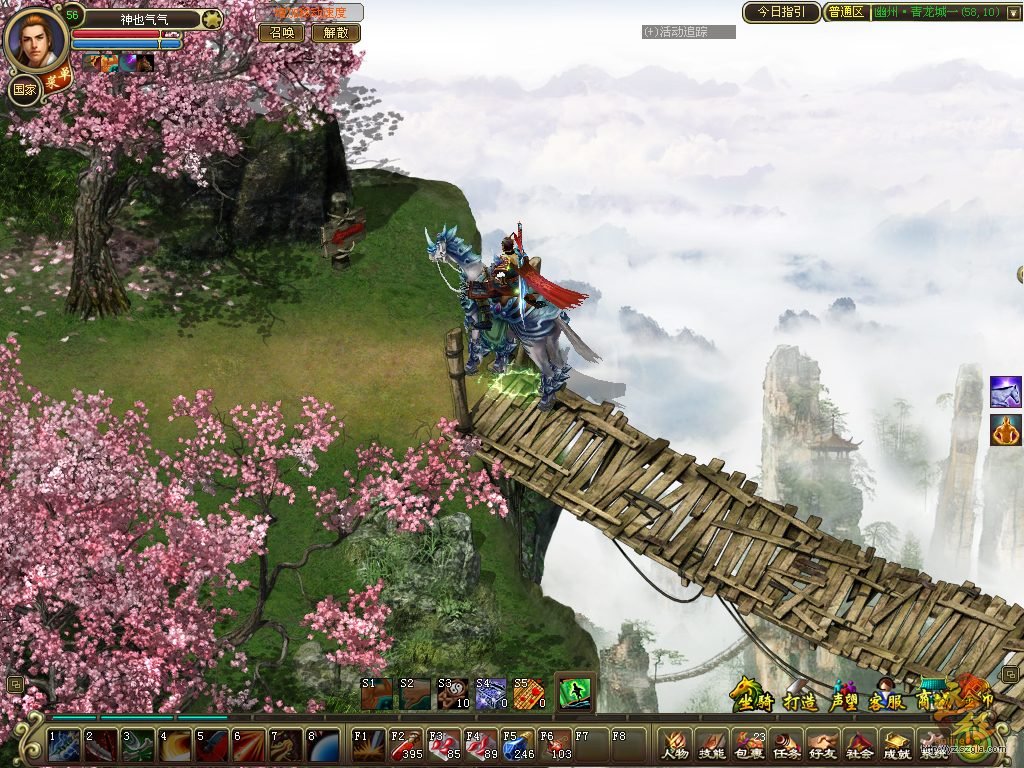Open the 包裹 inventory bag

pos(749,745)
